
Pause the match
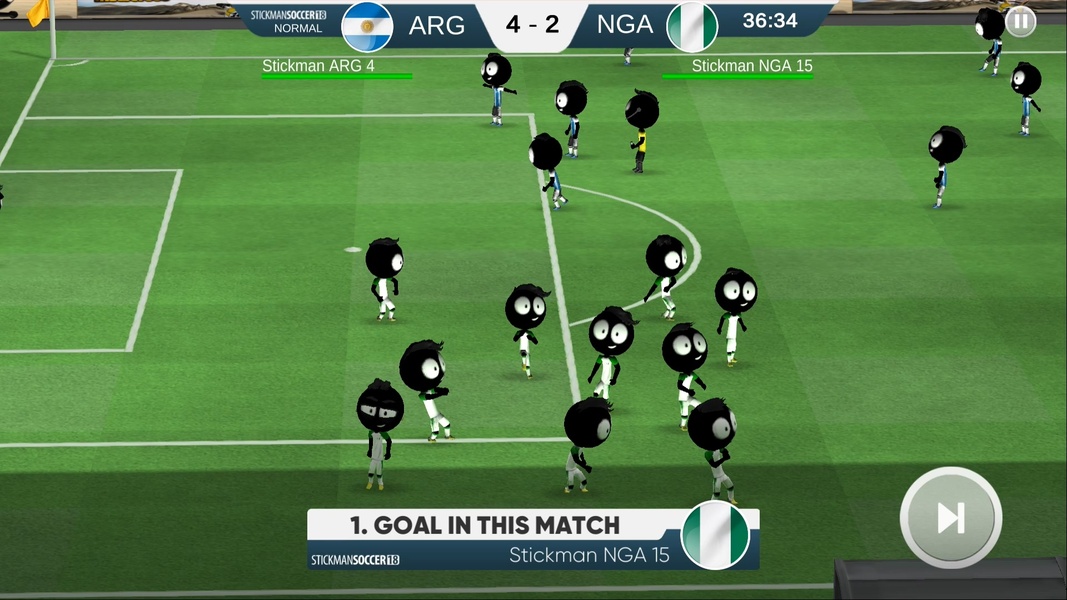pos(1020,21)
